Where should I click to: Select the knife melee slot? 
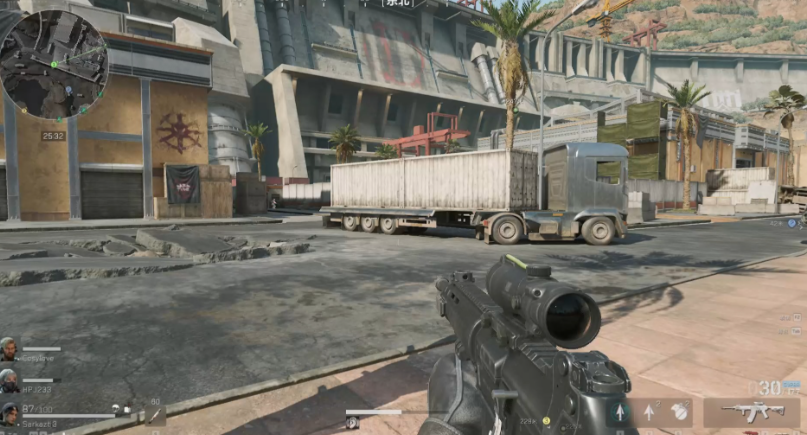coord(157,413)
